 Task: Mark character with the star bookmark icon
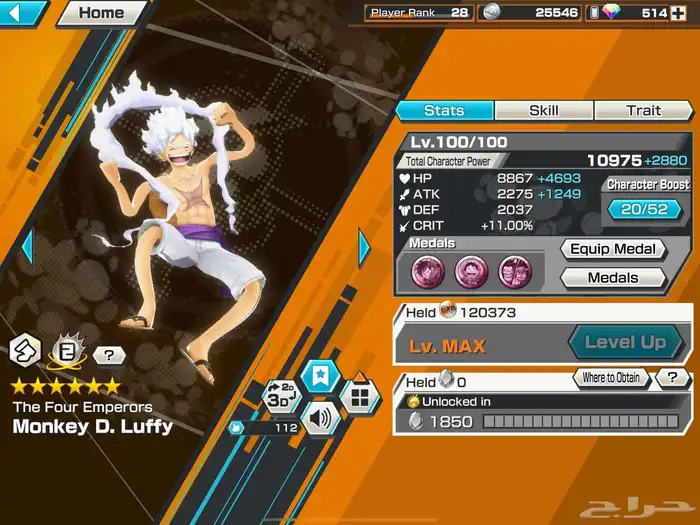322,377
